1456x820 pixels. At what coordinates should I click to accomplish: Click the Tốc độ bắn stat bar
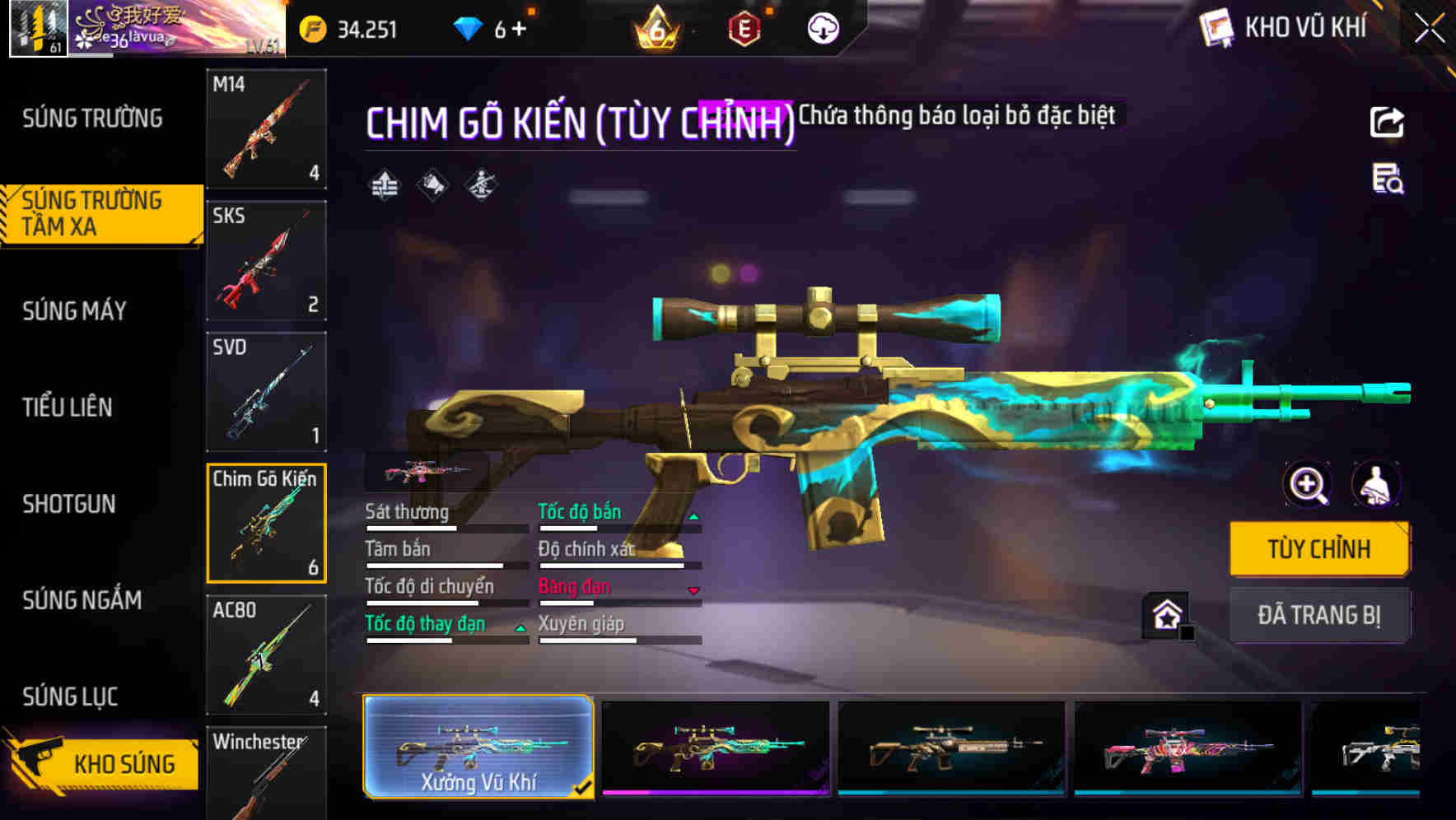tap(618, 519)
